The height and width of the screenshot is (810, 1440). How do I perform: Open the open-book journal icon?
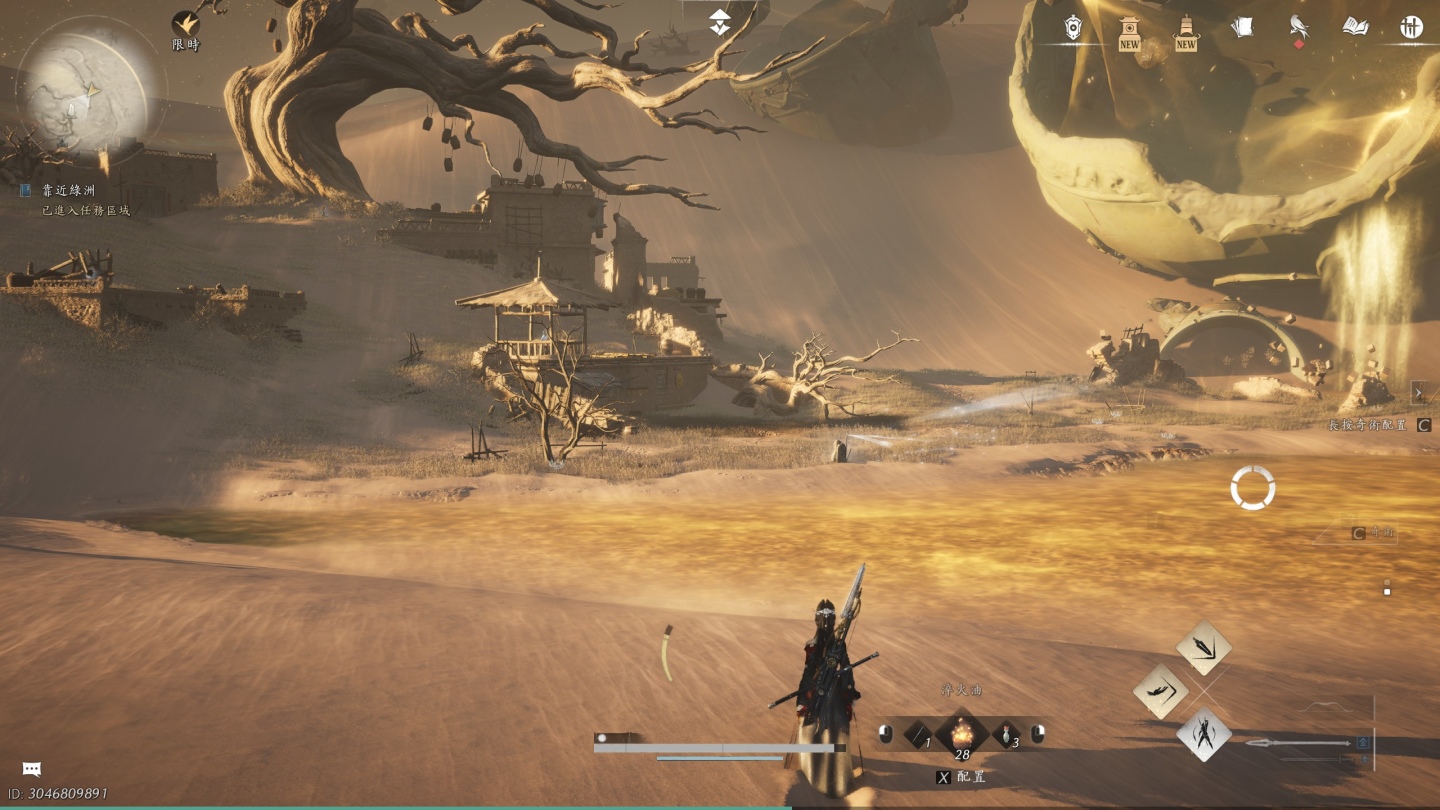pos(1355,28)
